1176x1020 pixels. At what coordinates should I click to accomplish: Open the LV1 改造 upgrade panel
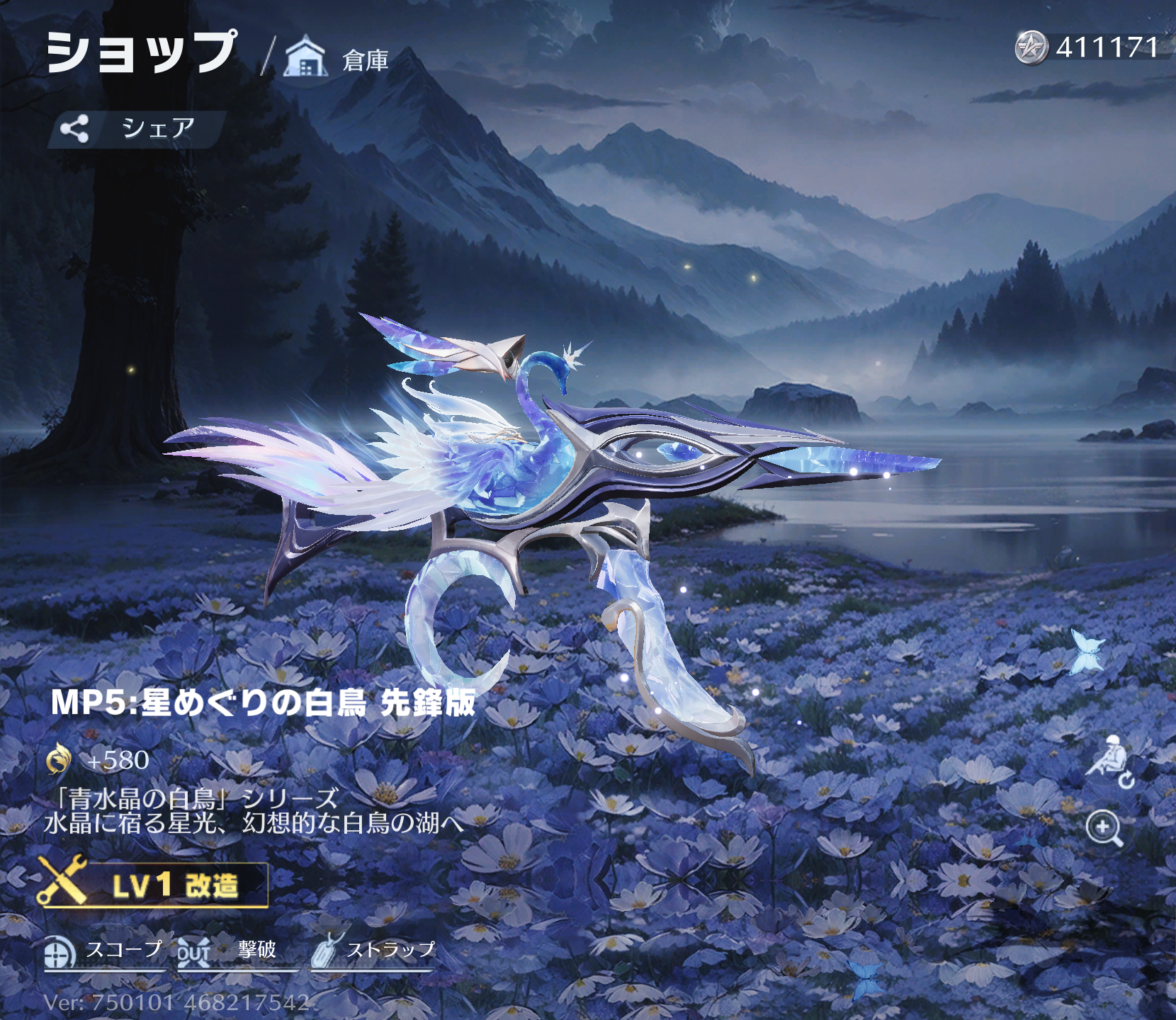(154, 885)
